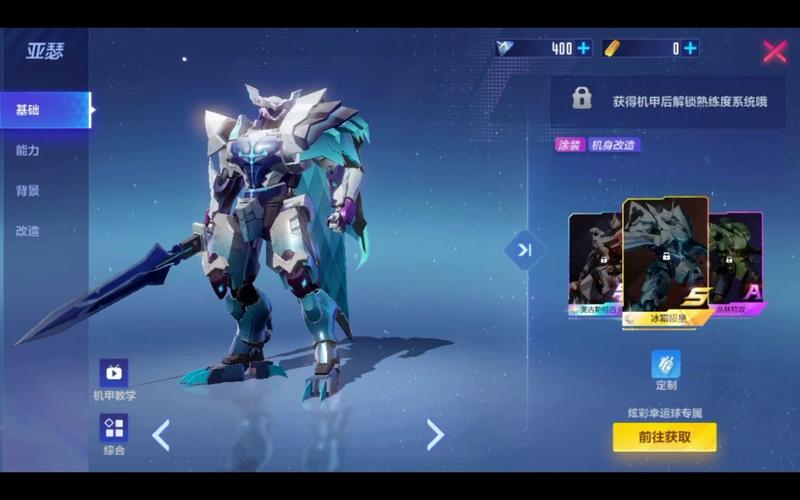Open the 机甲教学 tutorial video
Viewport: 800px width, 500px height.
(114, 374)
